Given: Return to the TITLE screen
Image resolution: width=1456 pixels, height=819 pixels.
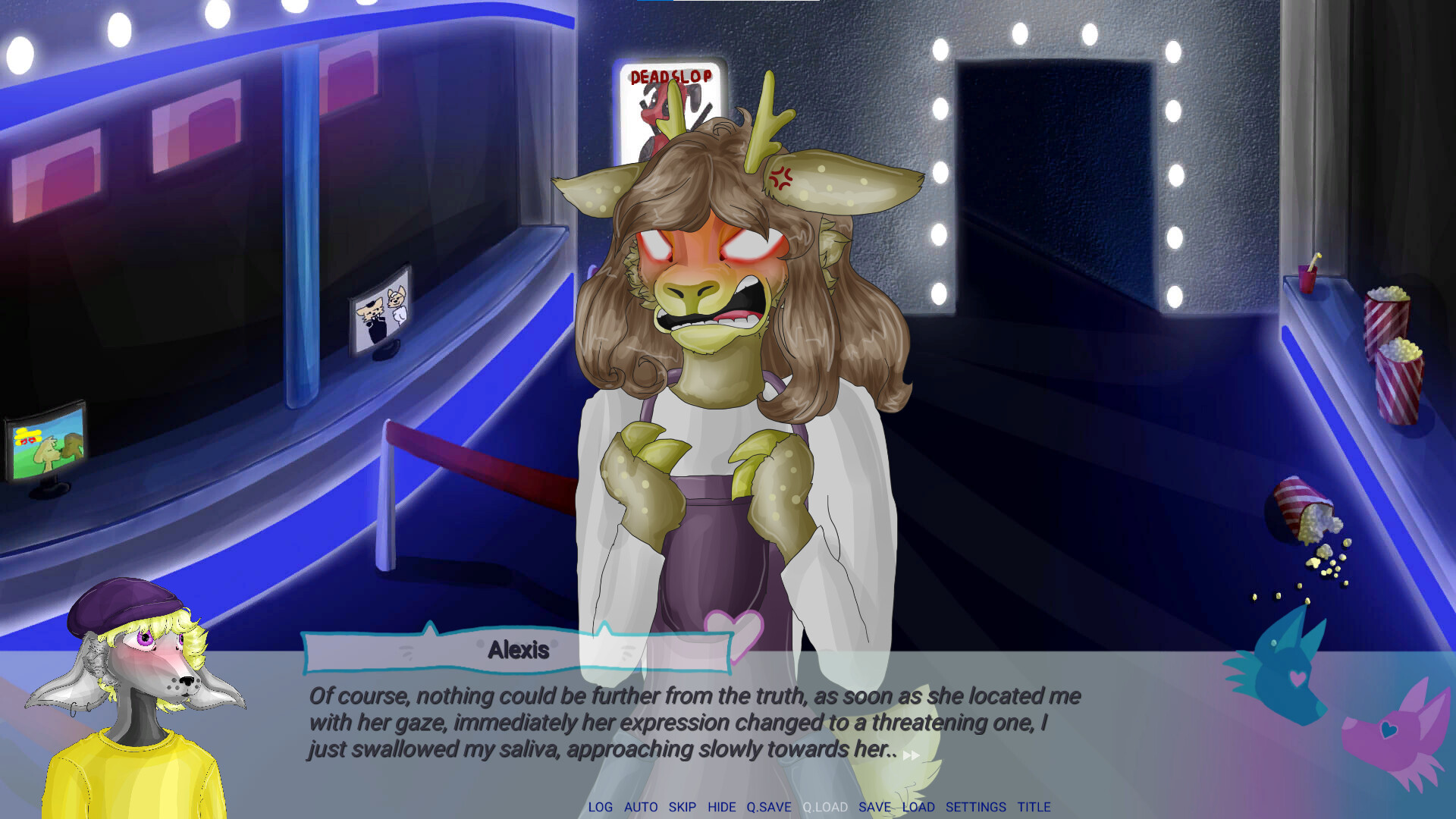Looking at the screenshot, I should tap(1034, 807).
